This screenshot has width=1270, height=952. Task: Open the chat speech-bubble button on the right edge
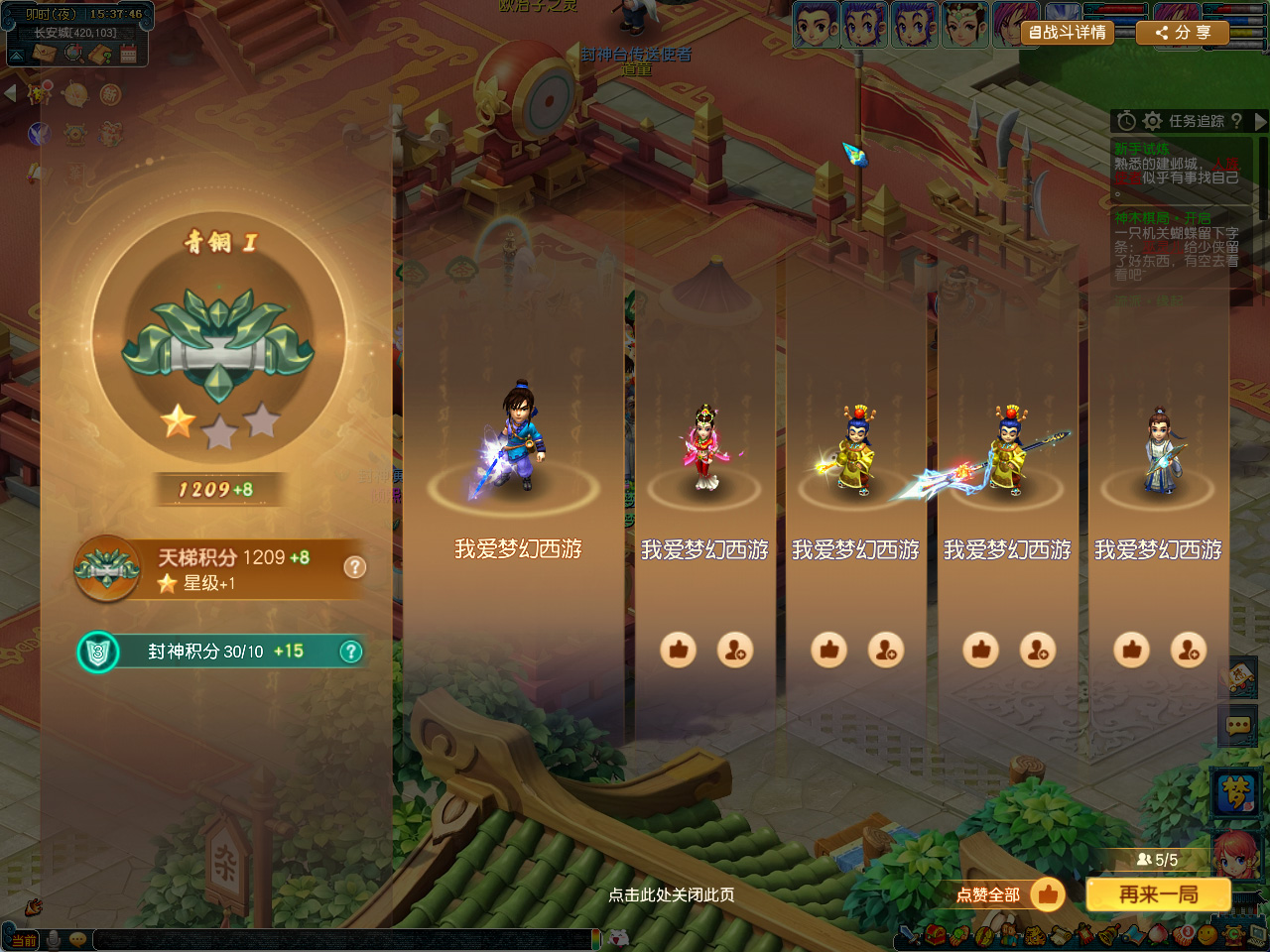pyautogui.click(x=1237, y=726)
